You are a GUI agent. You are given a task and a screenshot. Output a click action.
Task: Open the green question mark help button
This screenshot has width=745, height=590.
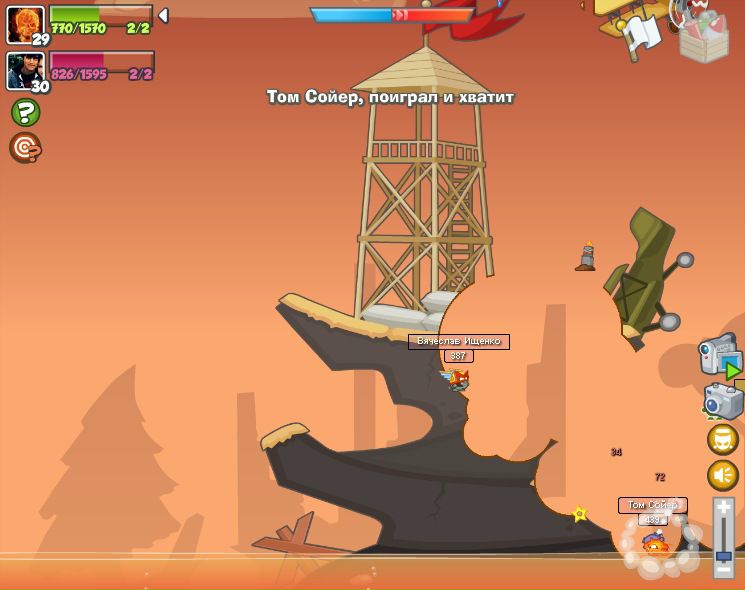[25, 112]
